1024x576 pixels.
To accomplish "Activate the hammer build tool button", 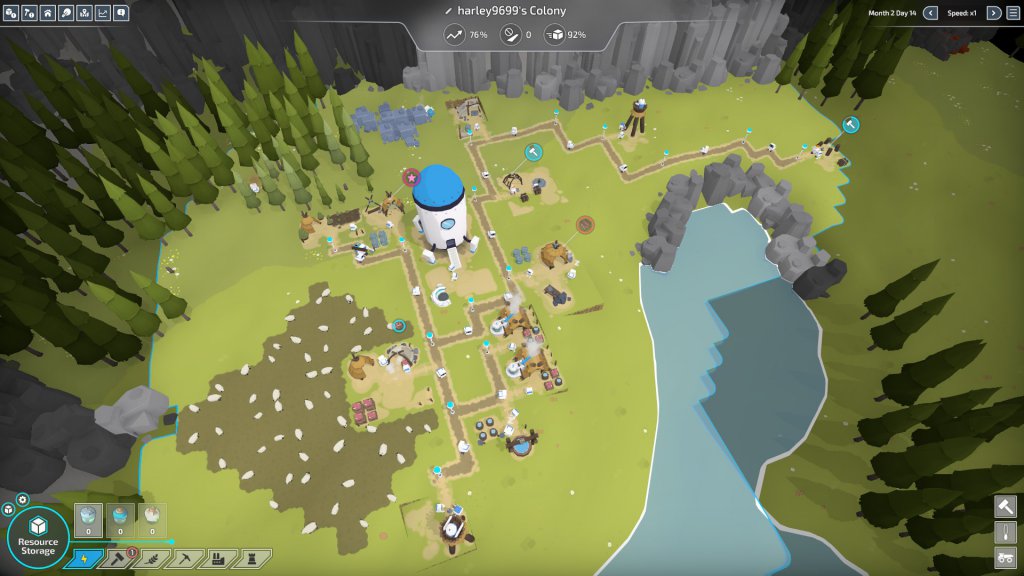I will coord(1005,507).
